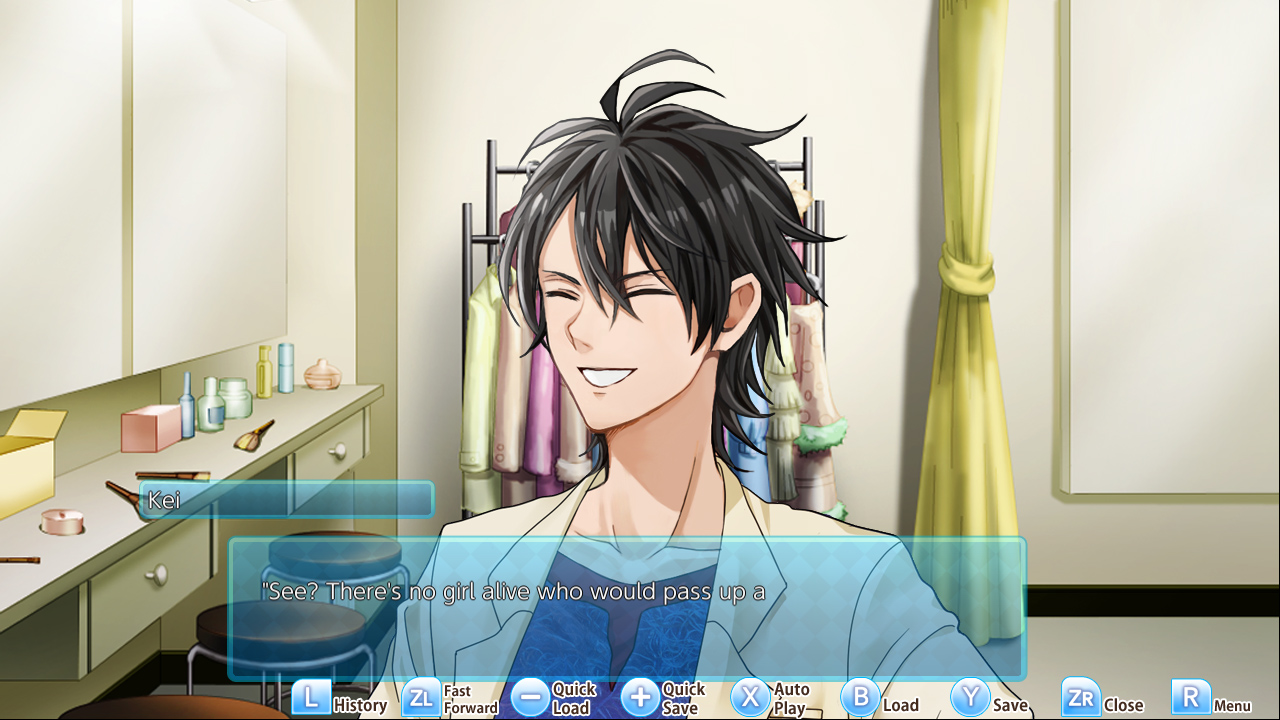Select the ZL fast forward icon
The image size is (1280, 720).
[x=421, y=698]
